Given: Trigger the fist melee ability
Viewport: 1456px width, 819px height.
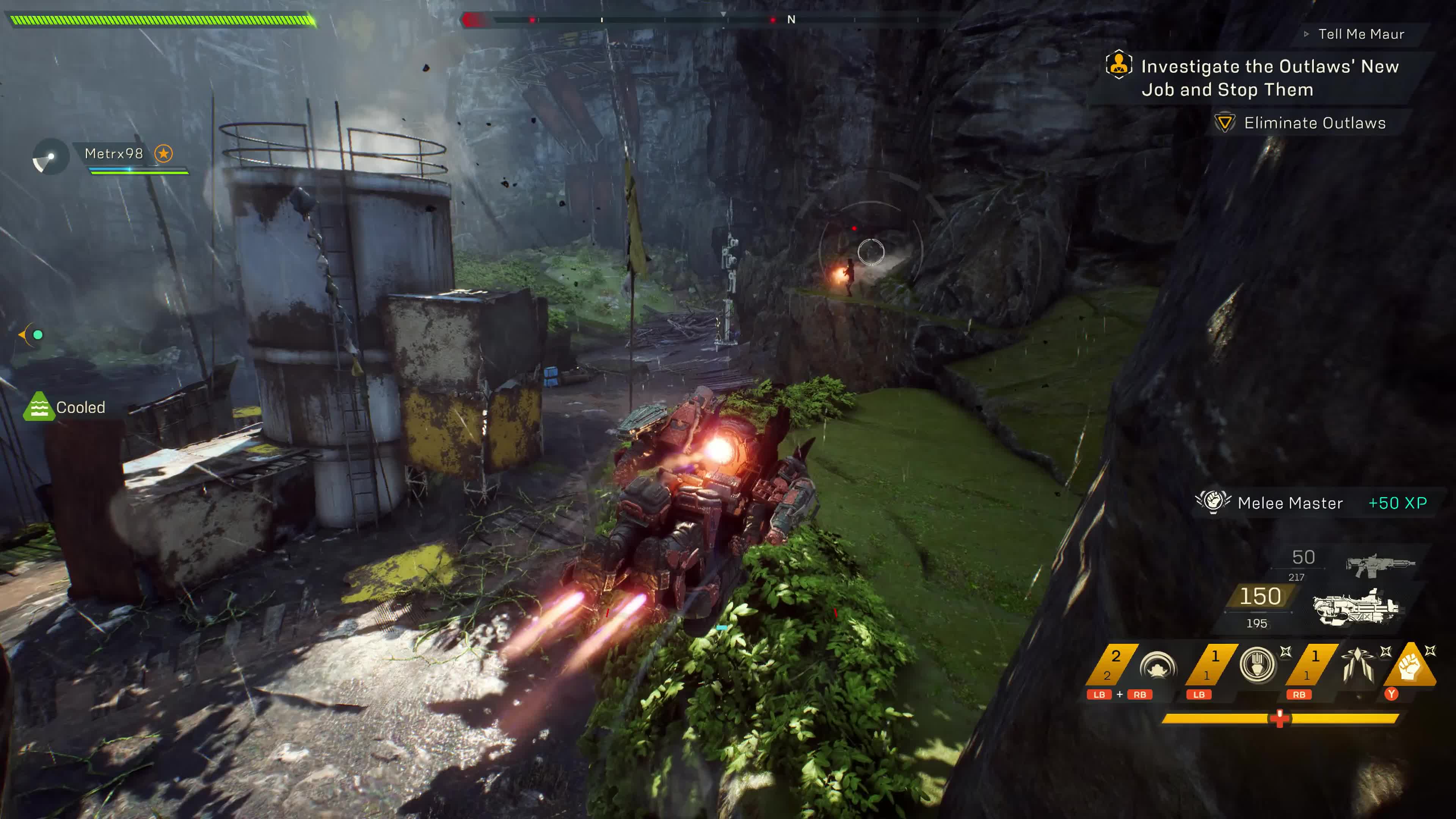Looking at the screenshot, I should tap(1410, 666).
